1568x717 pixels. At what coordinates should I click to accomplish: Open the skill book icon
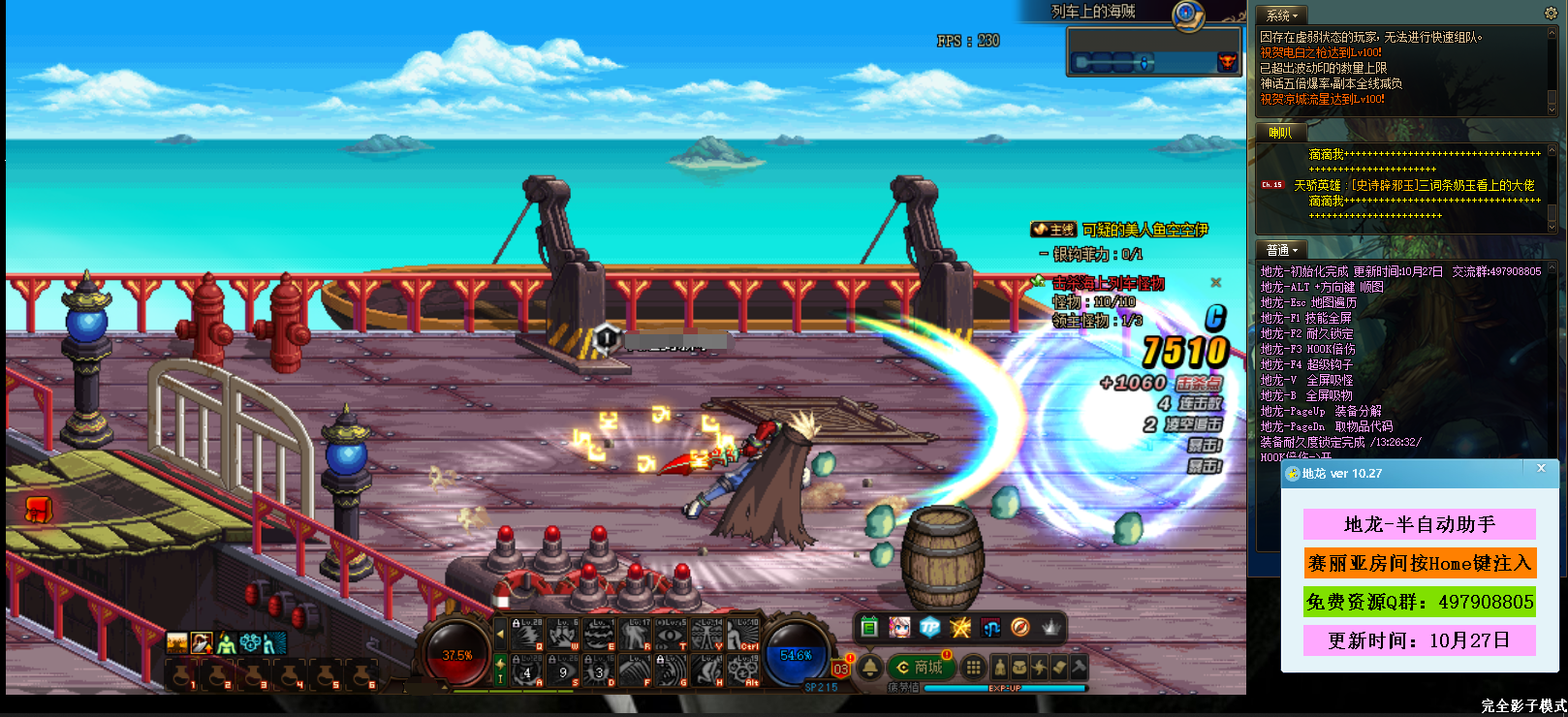coord(1058,668)
